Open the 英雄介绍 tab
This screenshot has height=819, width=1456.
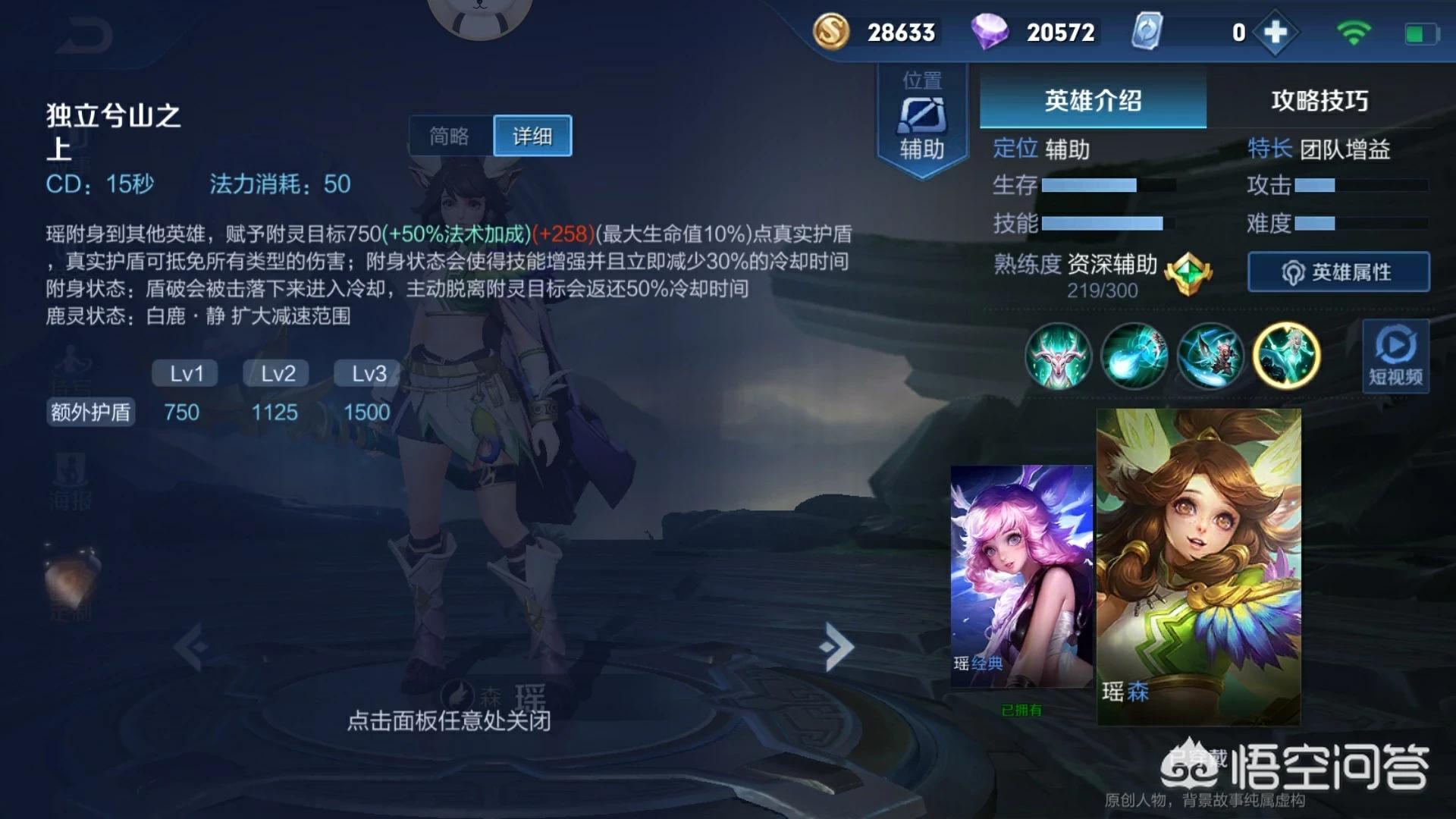coord(1092,101)
